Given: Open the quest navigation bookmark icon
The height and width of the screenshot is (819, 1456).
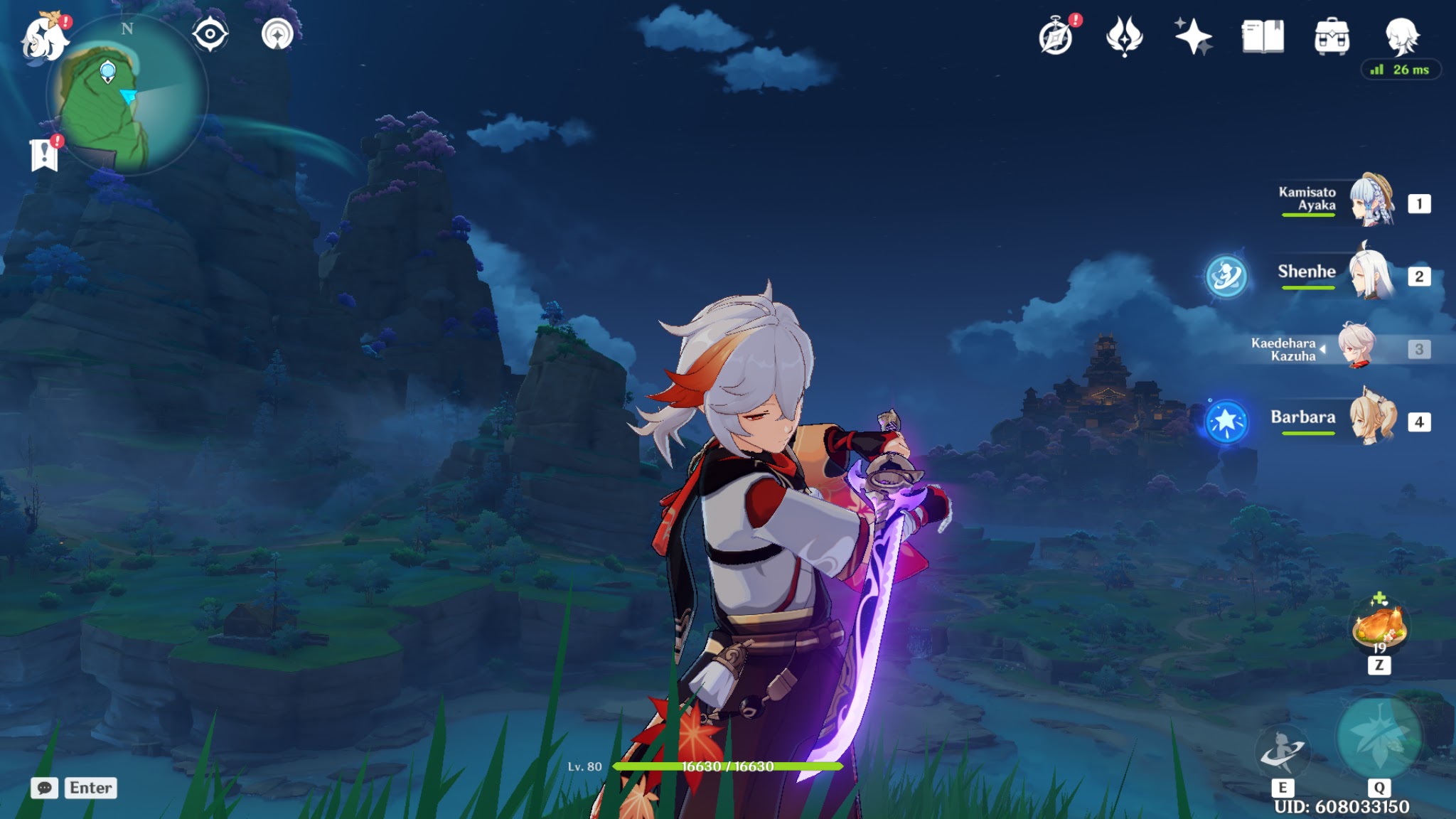Looking at the screenshot, I should click(44, 154).
